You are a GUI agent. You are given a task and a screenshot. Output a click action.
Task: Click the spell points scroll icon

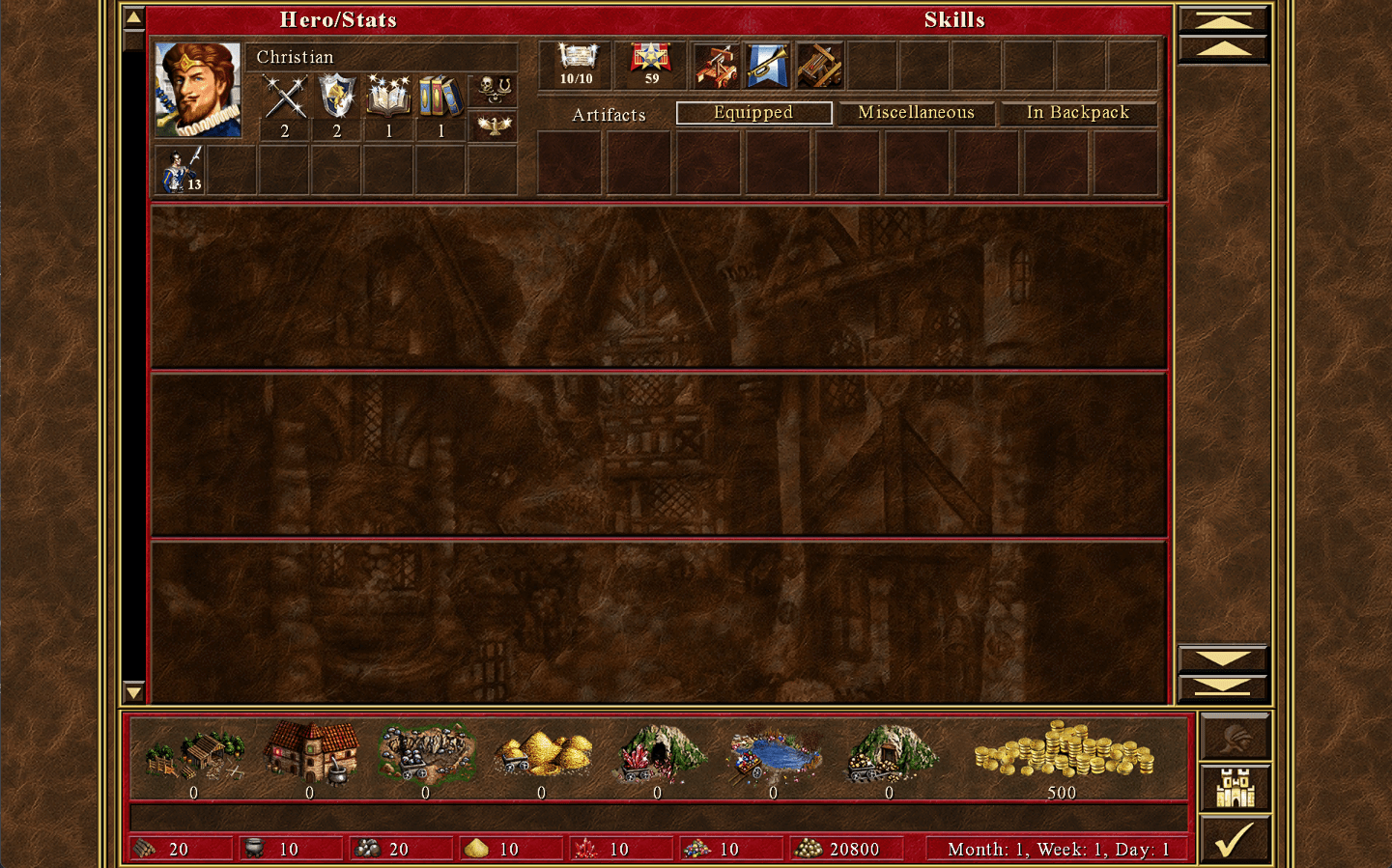click(x=577, y=60)
